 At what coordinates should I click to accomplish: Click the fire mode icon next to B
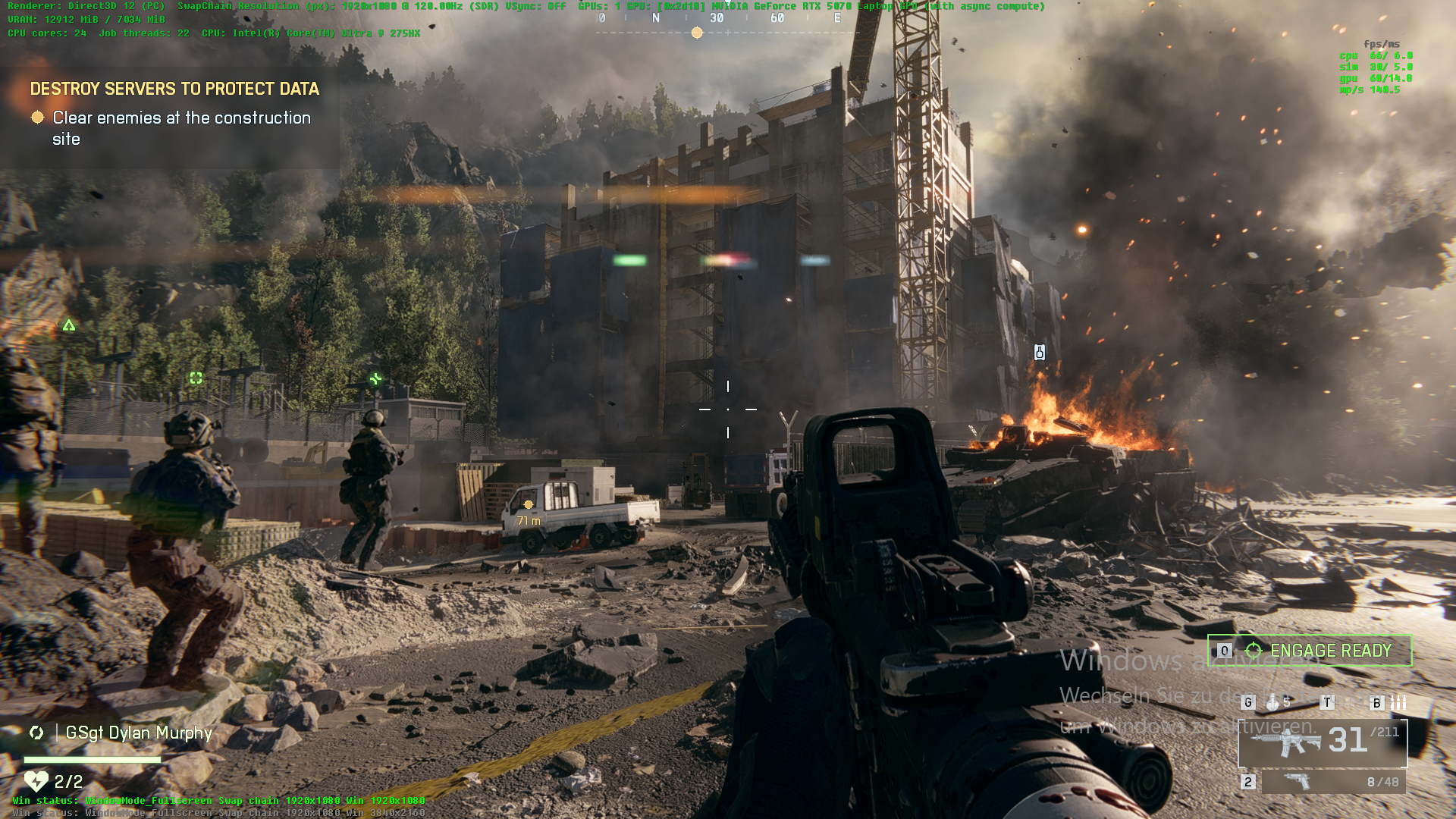click(x=1399, y=703)
